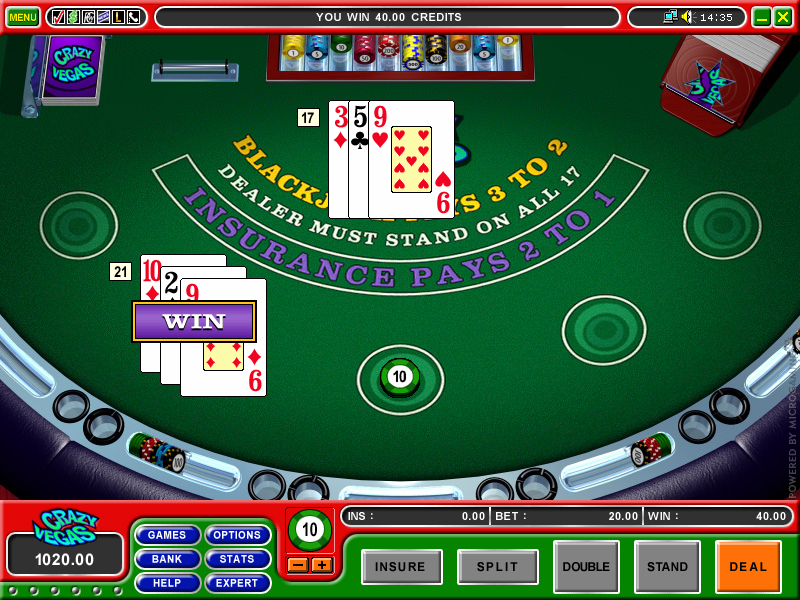Toggle the speaker sound icon
The height and width of the screenshot is (600, 800).
click(687, 17)
